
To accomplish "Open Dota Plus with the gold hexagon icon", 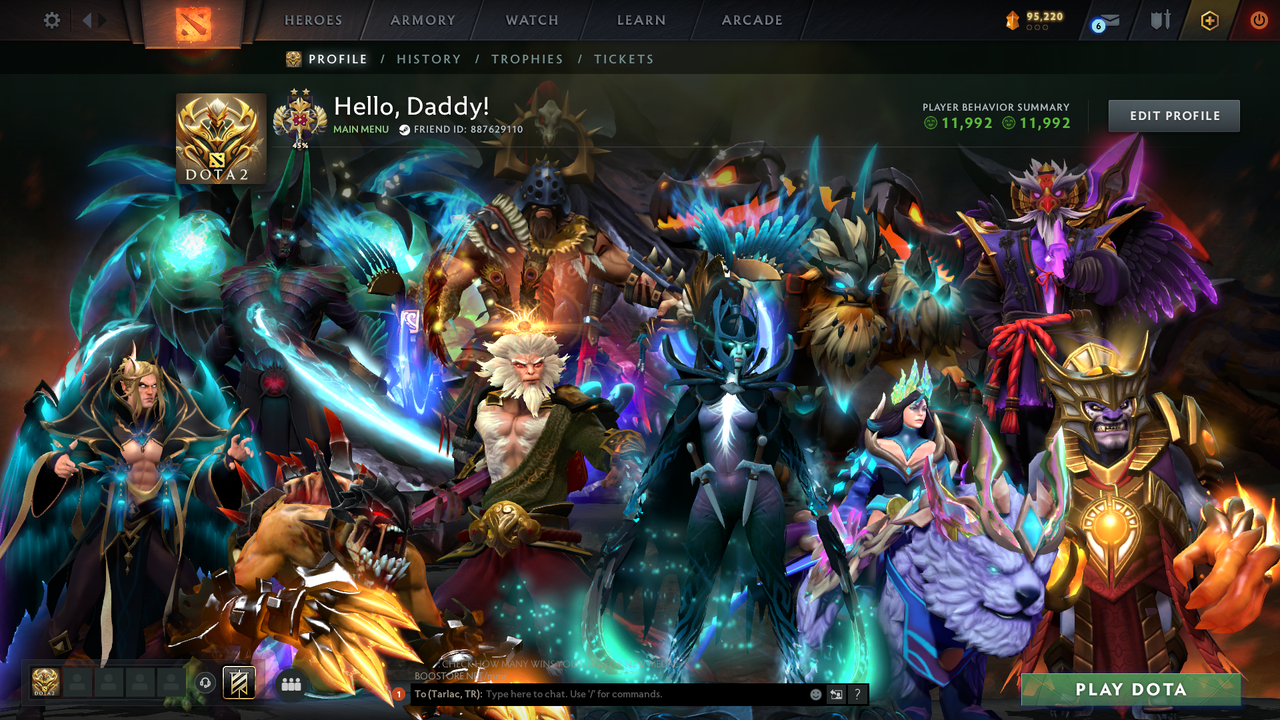I will [1210, 19].
